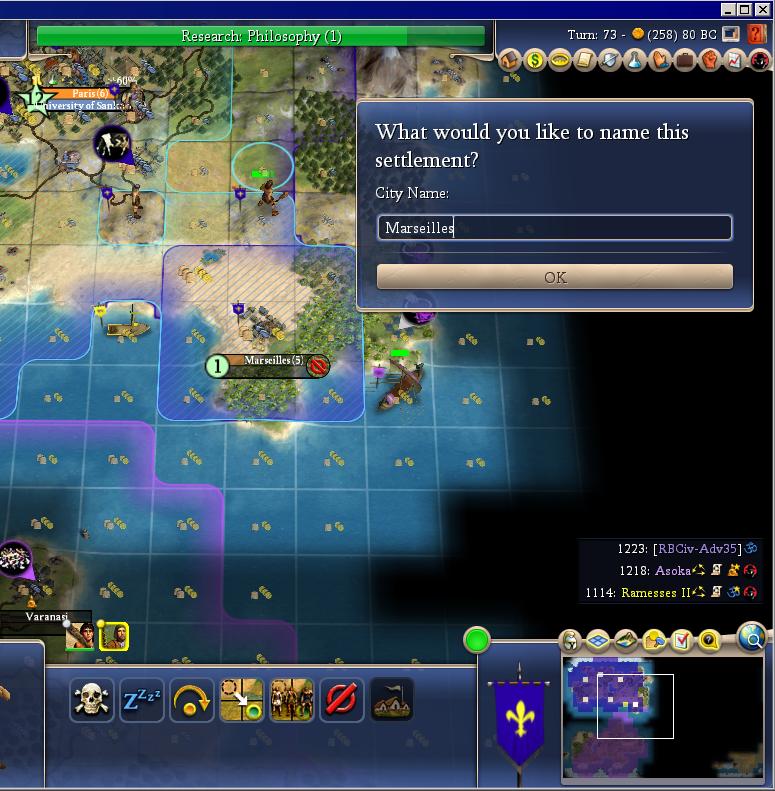Open the globe view magnifier button
The width and height of the screenshot is (775, 791).
[x=752, y=635]
